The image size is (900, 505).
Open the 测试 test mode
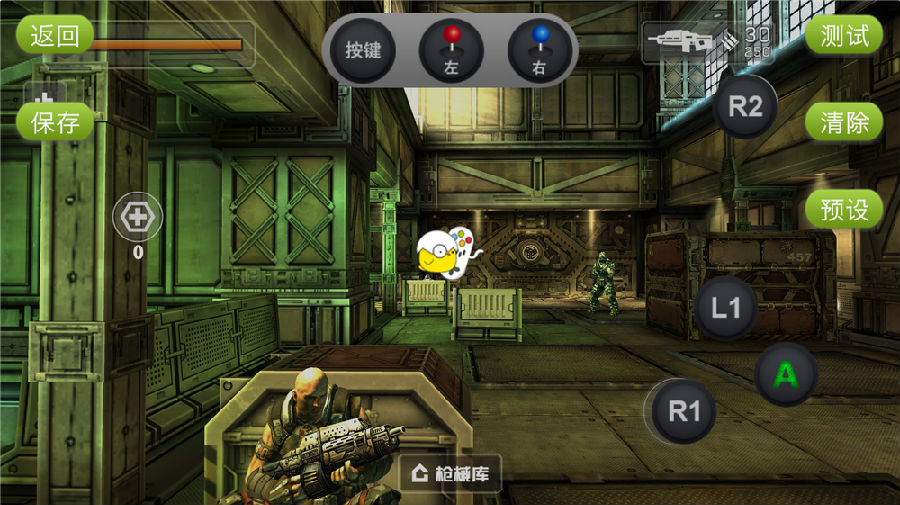coord(844,36)
